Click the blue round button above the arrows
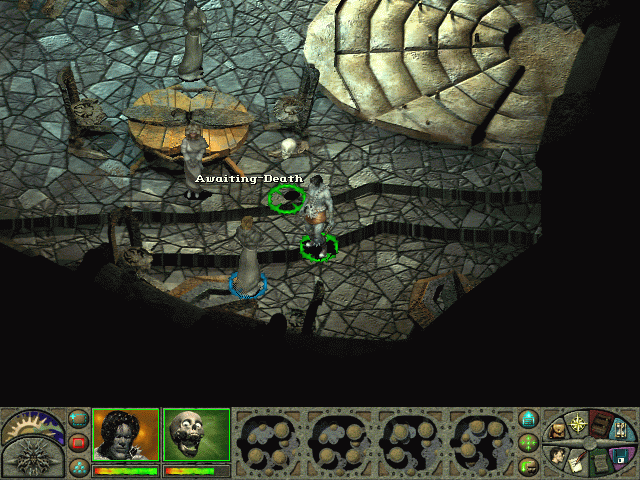 (x=529, y=419)
